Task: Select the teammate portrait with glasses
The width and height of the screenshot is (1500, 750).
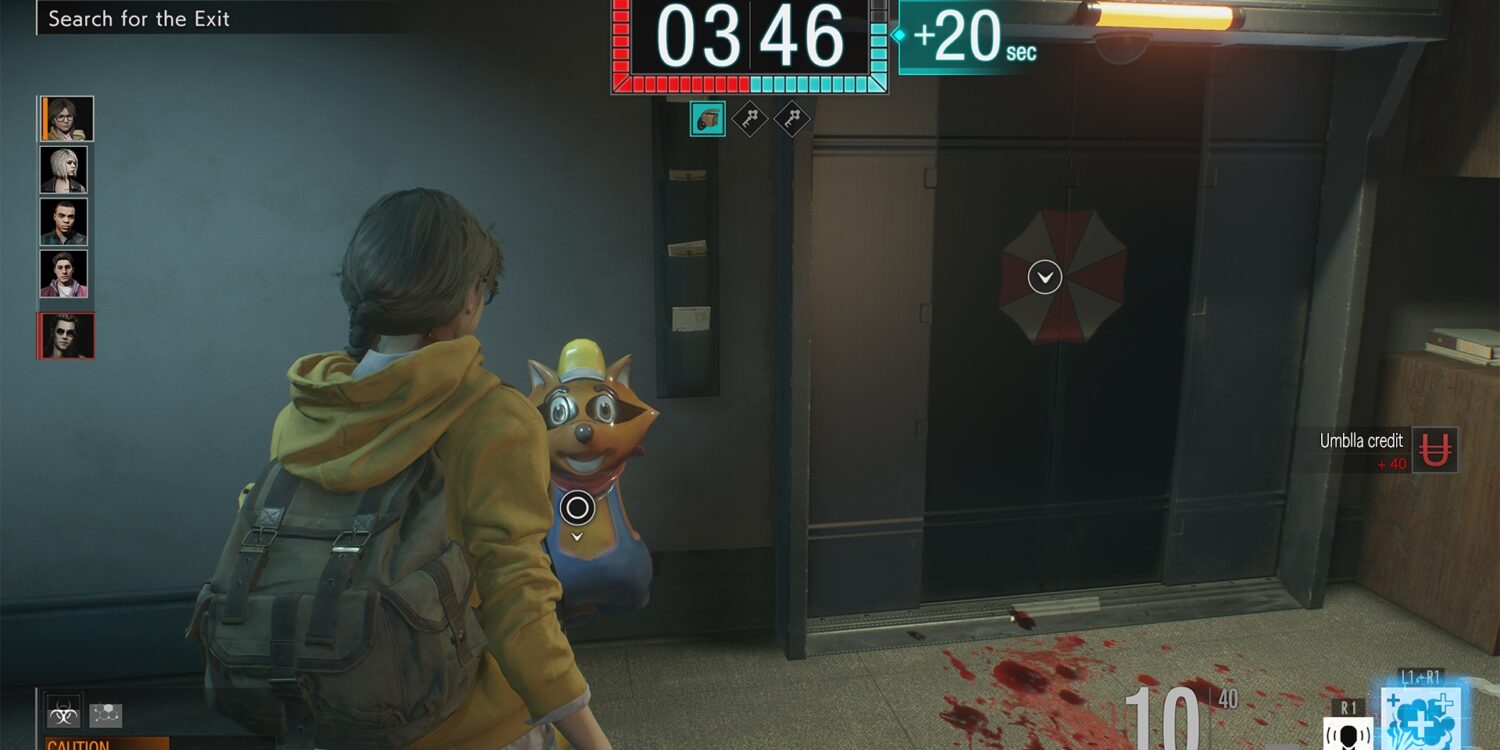Action: tap(68, 119)
